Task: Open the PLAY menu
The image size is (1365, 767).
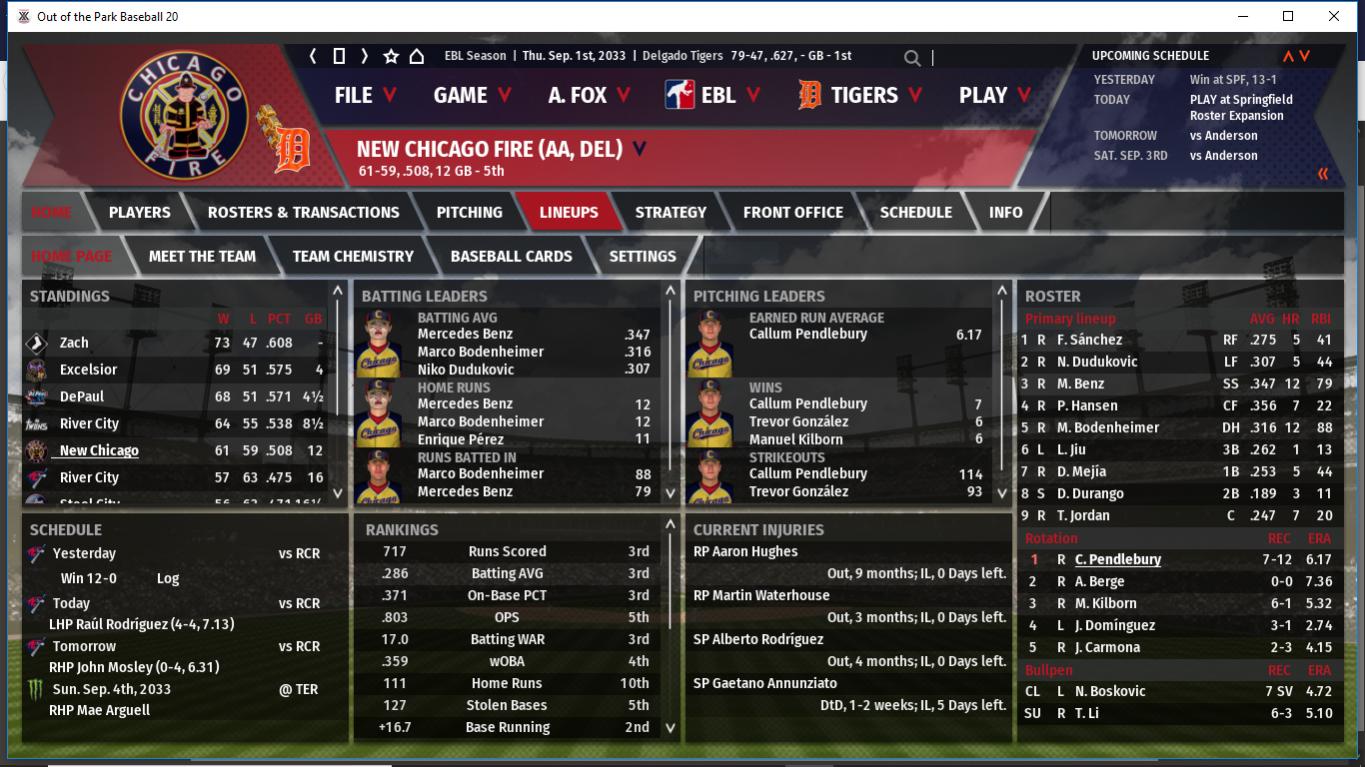Action: coord(994,95)
